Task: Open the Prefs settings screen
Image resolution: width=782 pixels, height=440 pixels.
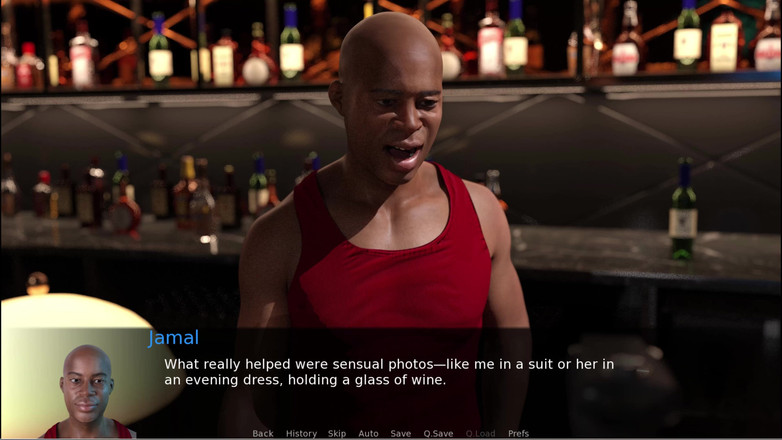Action: [x=518, y=434]
